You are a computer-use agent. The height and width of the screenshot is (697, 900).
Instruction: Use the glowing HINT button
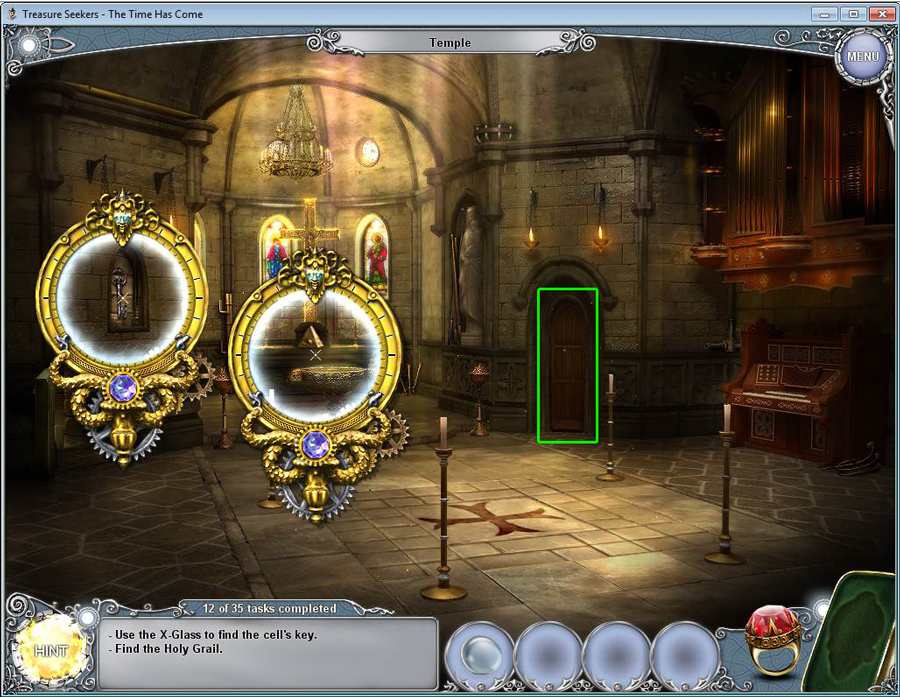pyautogui.click(x=48, y=649)
